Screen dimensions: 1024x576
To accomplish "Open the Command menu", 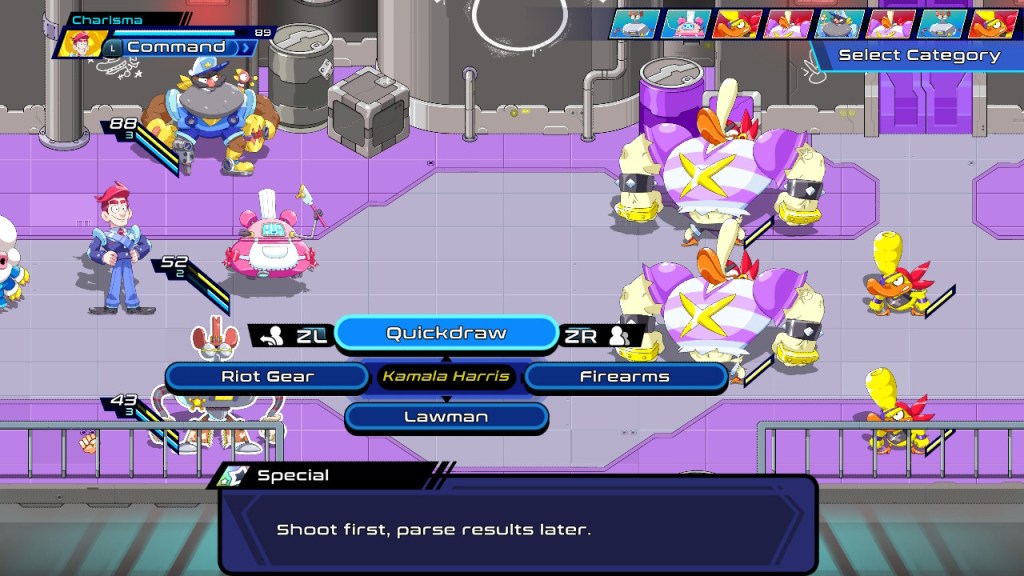I will click(176, 47).
